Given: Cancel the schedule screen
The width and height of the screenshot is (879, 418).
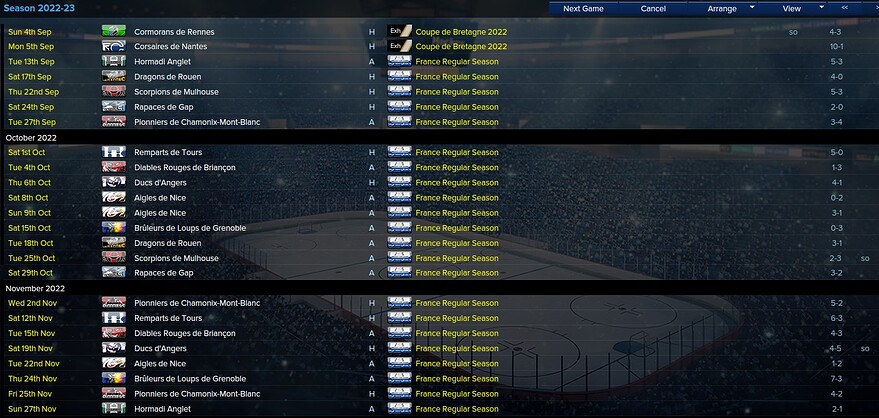Looking at the screenshot, I should tap(653, 8).
